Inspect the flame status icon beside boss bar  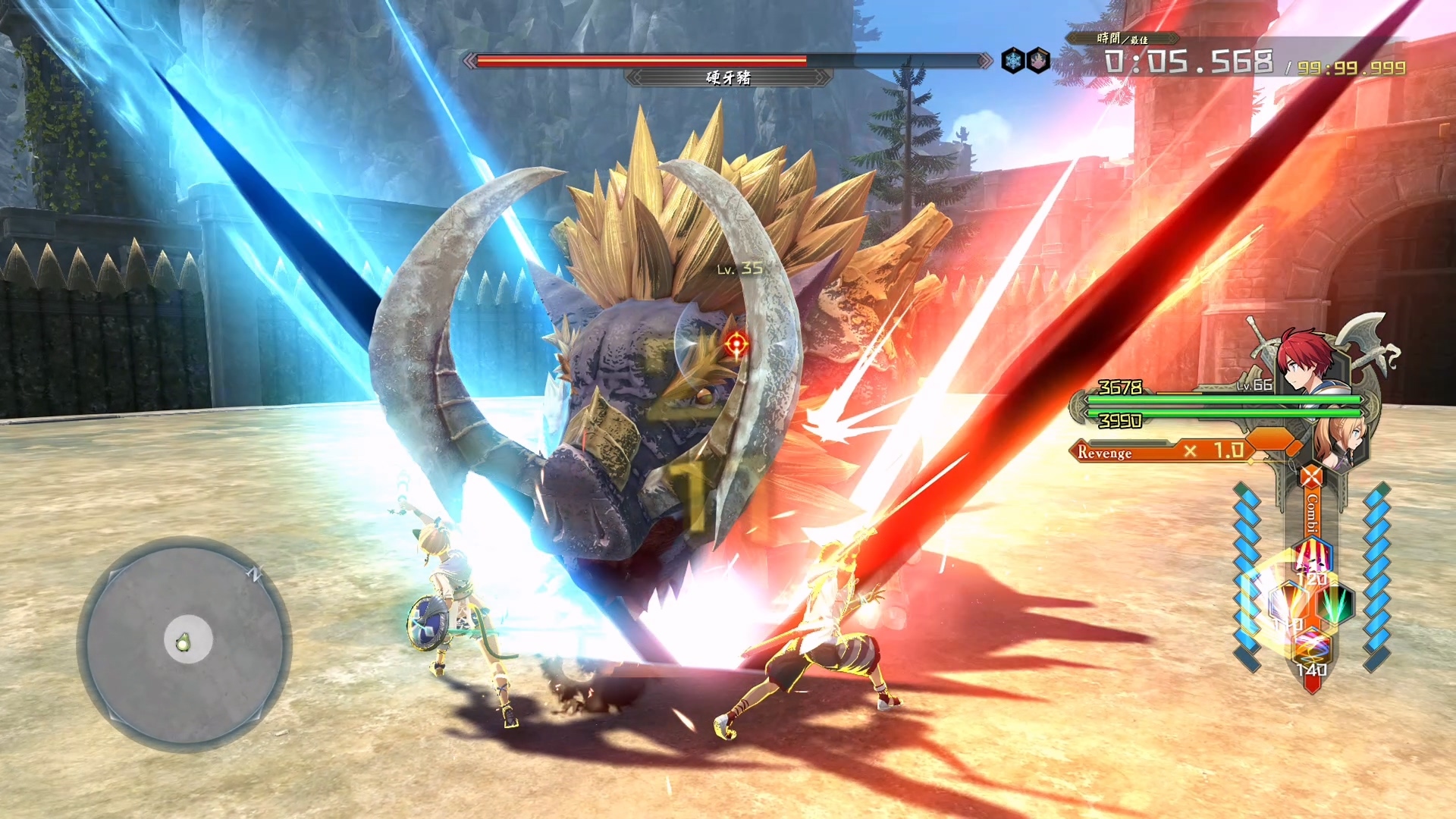tap(1038, 61)
